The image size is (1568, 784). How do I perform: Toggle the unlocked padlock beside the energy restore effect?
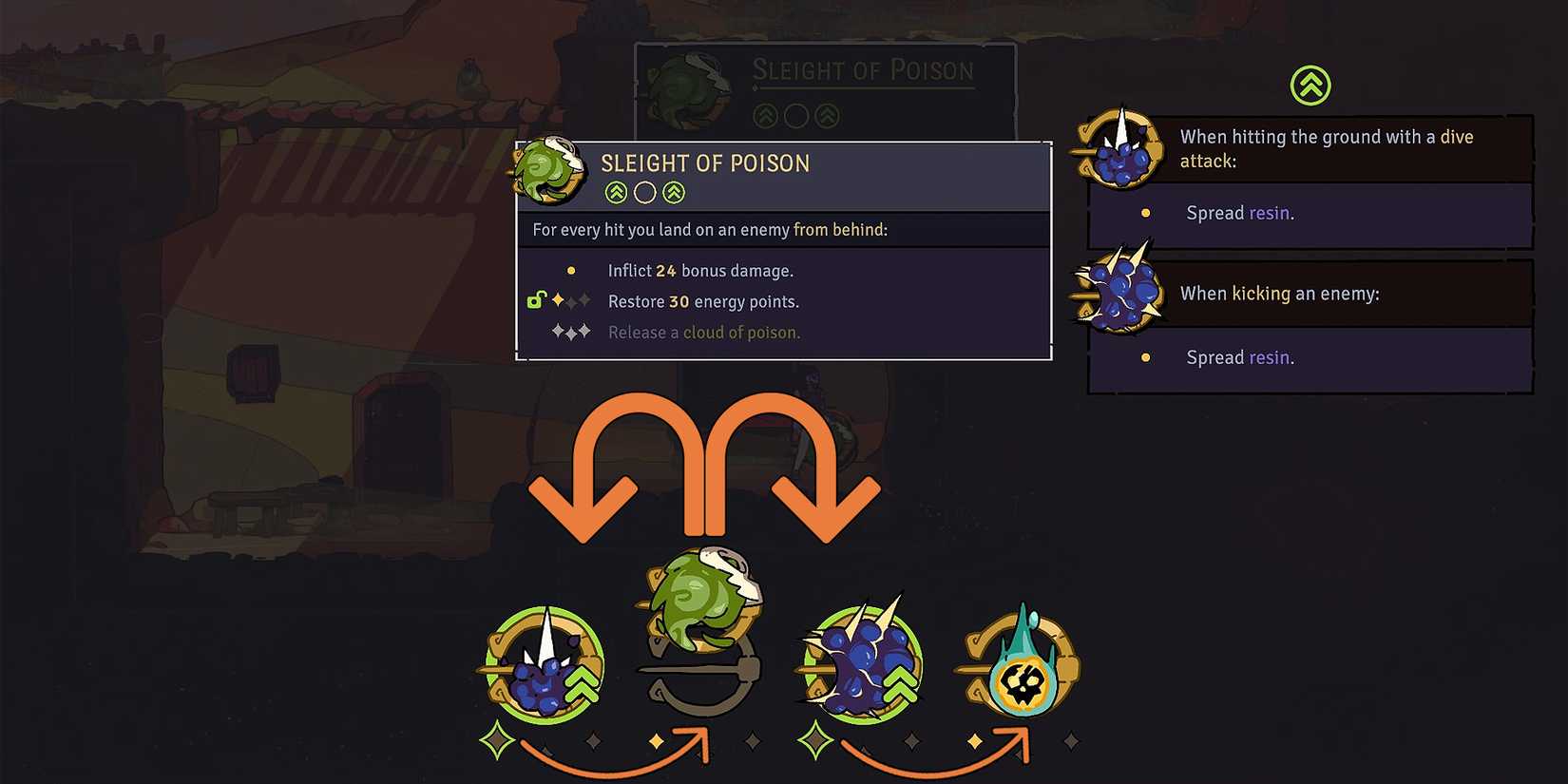pos(536,298)
